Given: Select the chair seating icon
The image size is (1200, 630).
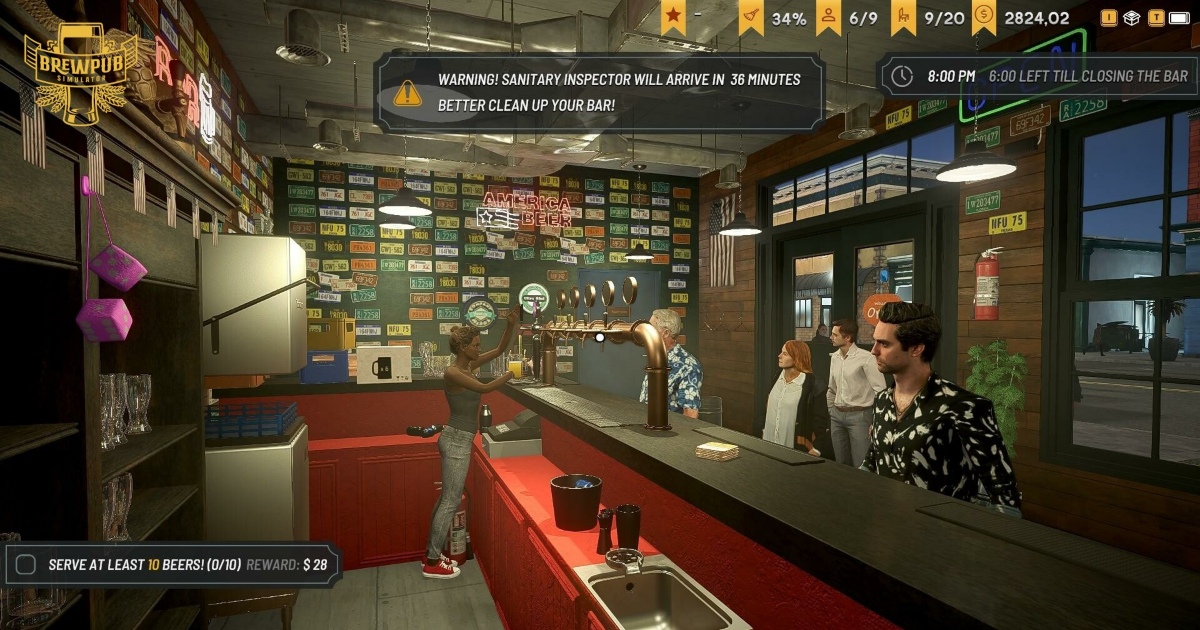Looking at the screenshot, I should click(905, 17).
